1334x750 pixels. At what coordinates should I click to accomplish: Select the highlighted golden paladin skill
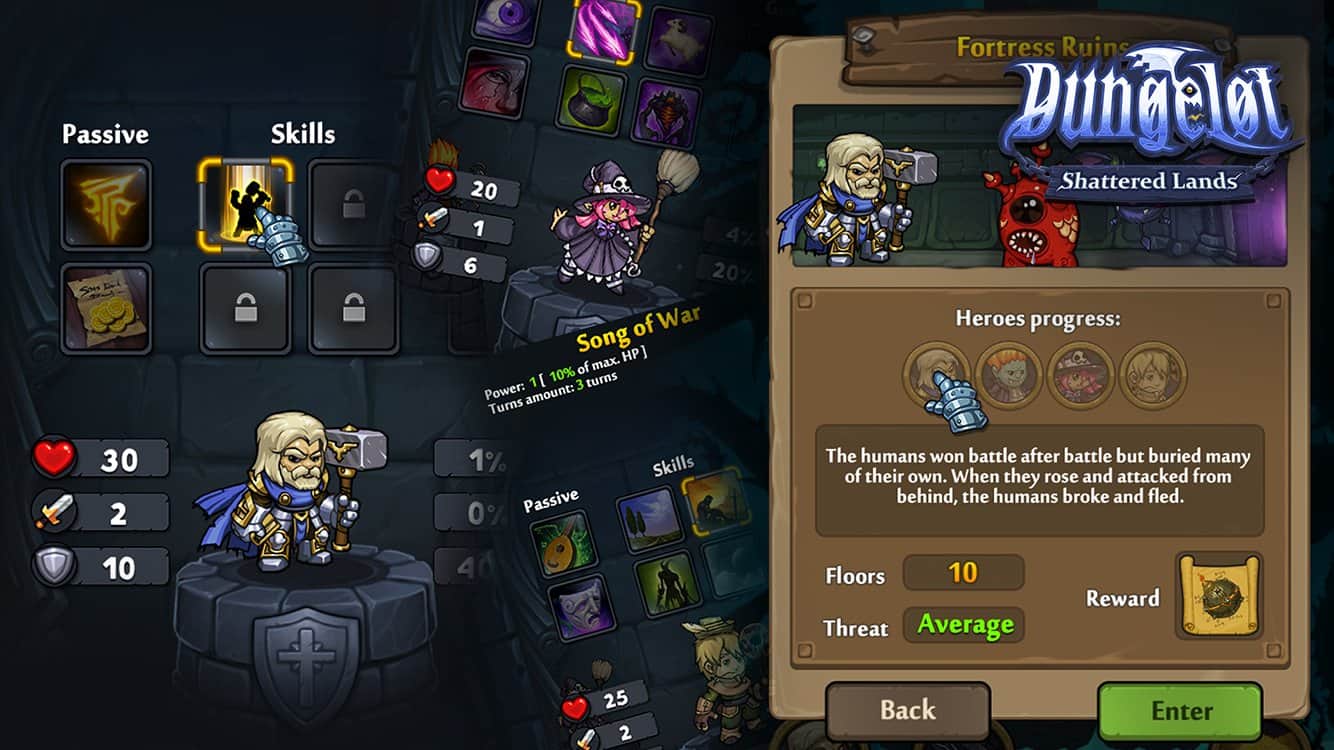tap(245, 205)
